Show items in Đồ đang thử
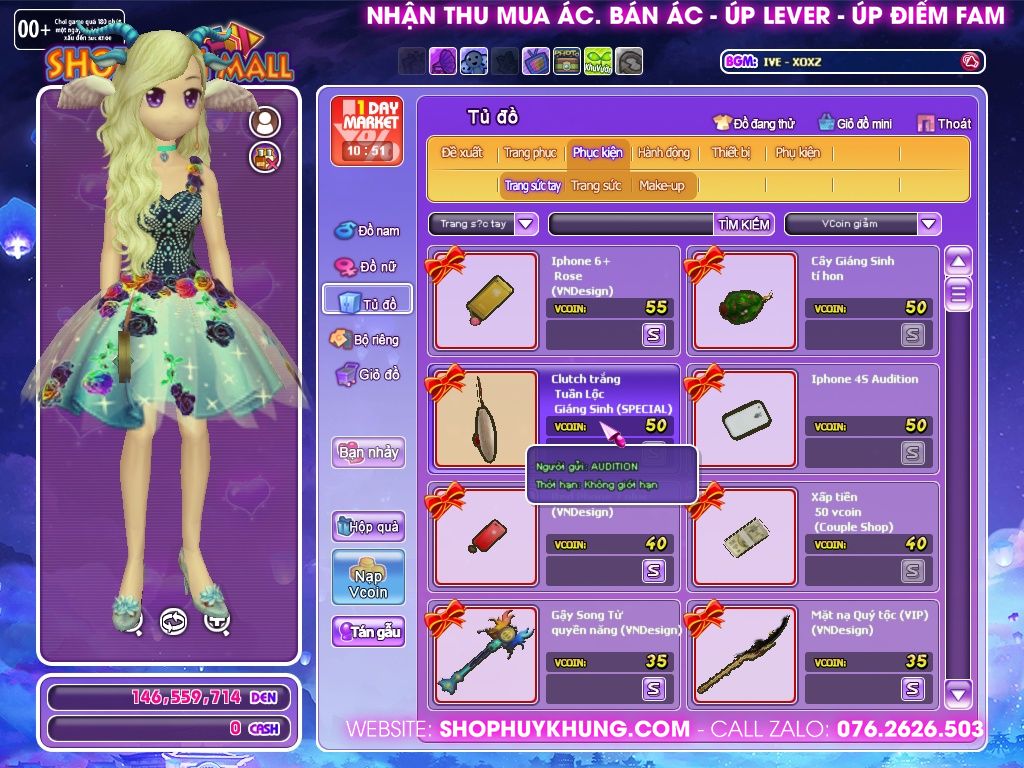Screen dimensions: 1024x768 [754, 123]
